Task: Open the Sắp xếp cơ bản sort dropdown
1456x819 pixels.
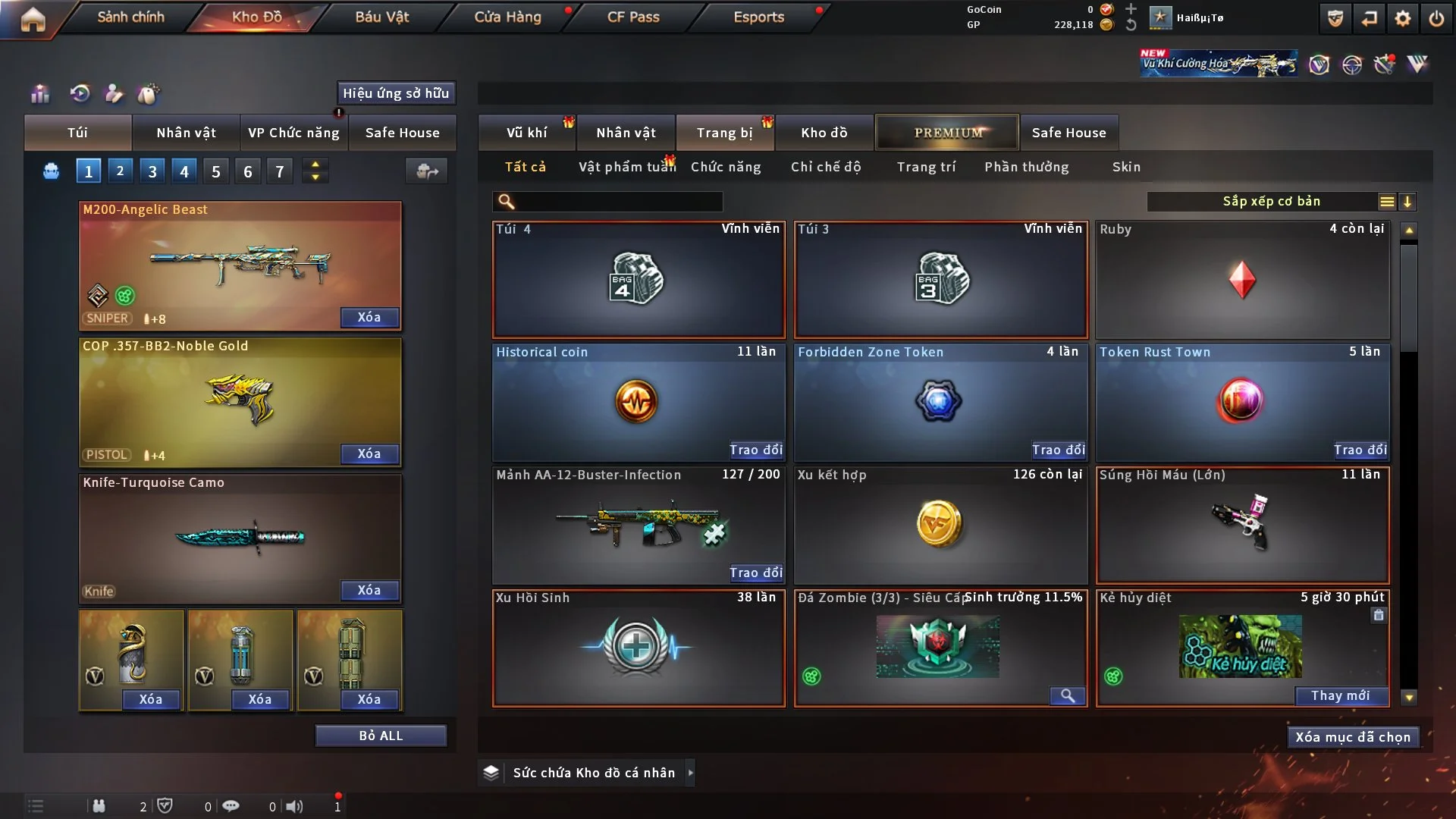Action: (x=1271, y=202)
